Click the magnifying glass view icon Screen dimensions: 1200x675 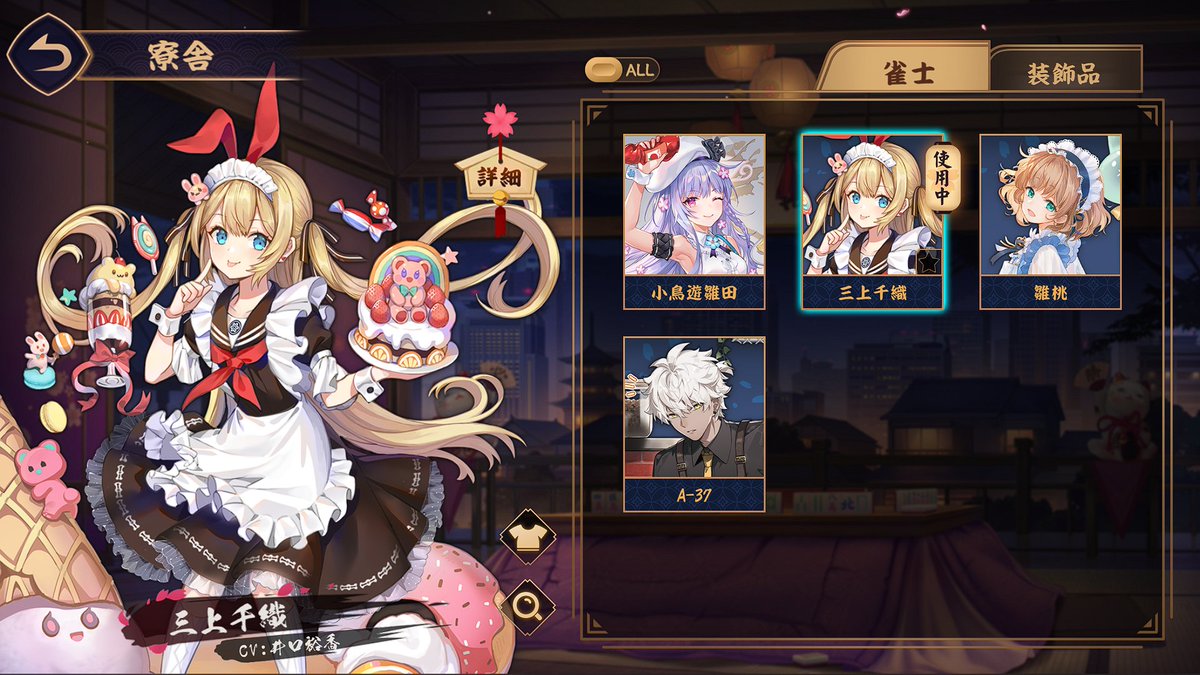[527, 606]
